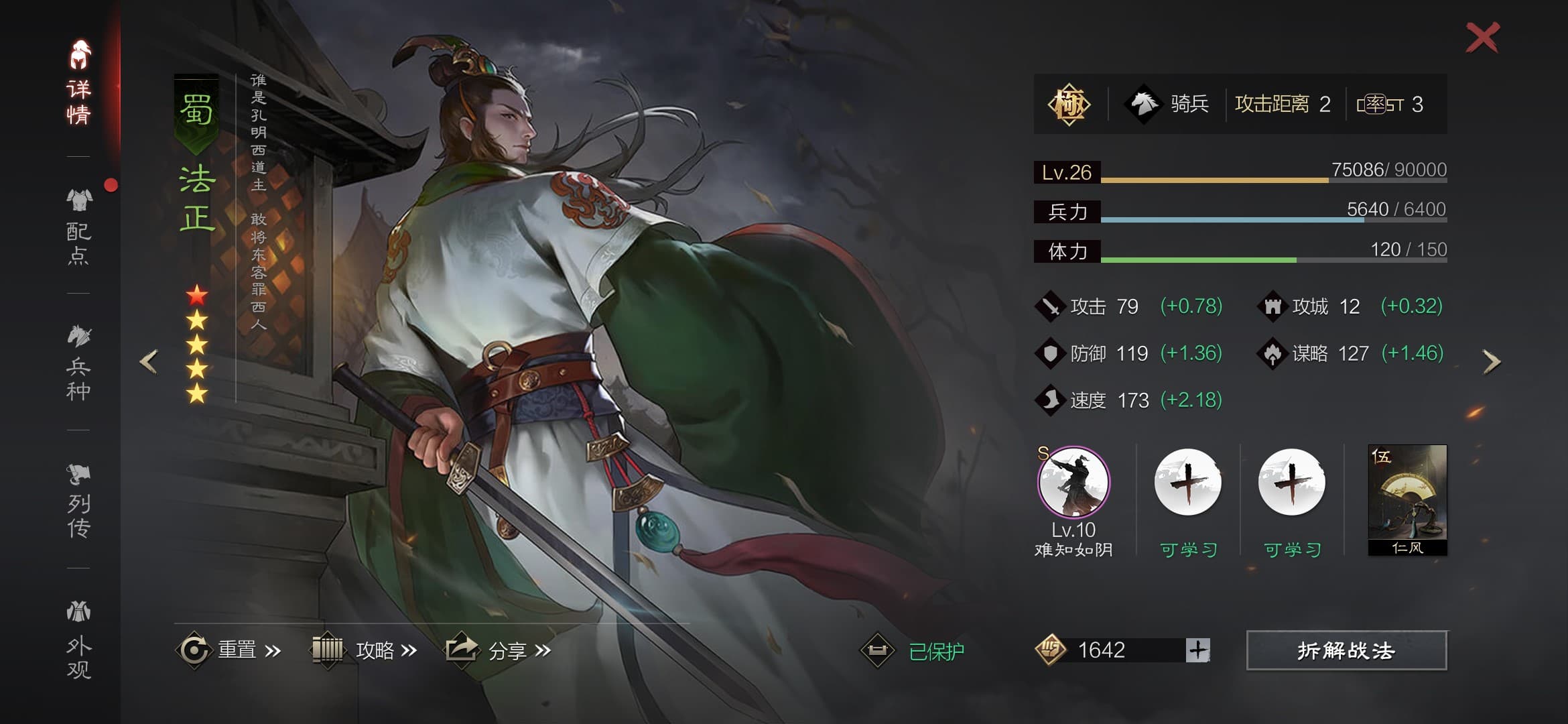Open the 攻略 strategy guide
This screenshot has width=1568, height=724.
point(365,650)
